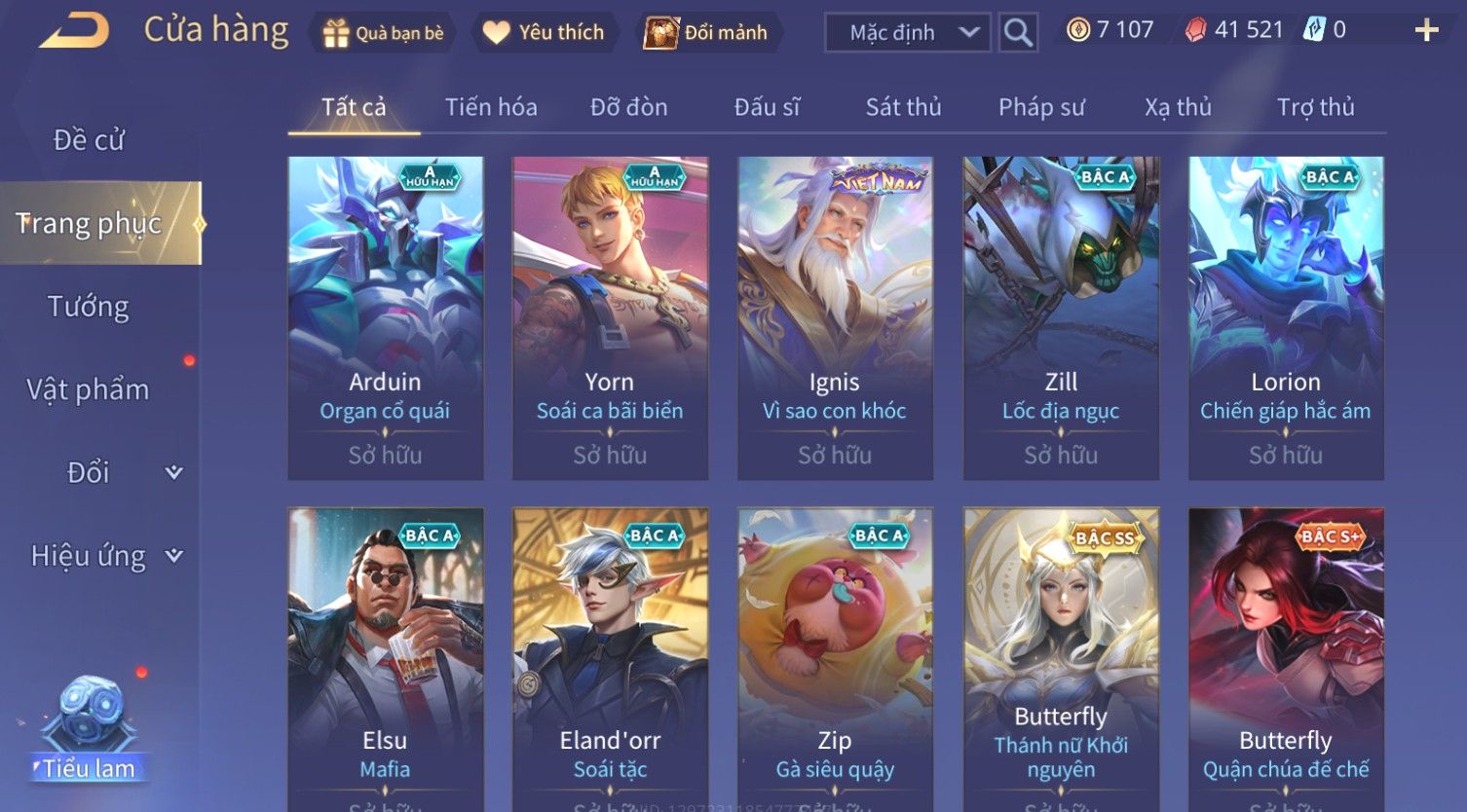The width and height of the screenshot is (1467, 812).
Task: Open Đổi mảnh fragment exchange
Action: click(x=706, y=33)
